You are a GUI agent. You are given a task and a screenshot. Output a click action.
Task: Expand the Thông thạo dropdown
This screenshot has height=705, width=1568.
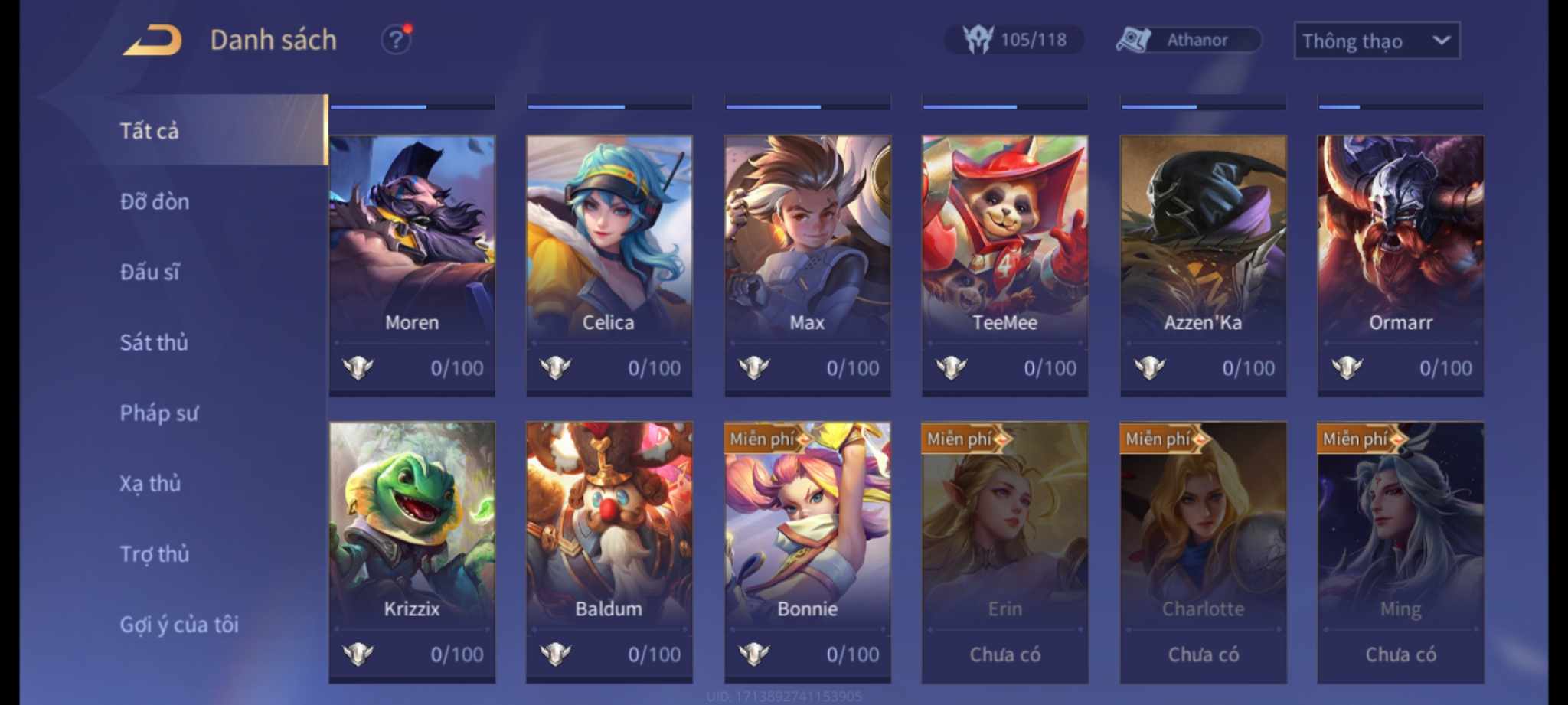click(x=1376, y=41)
